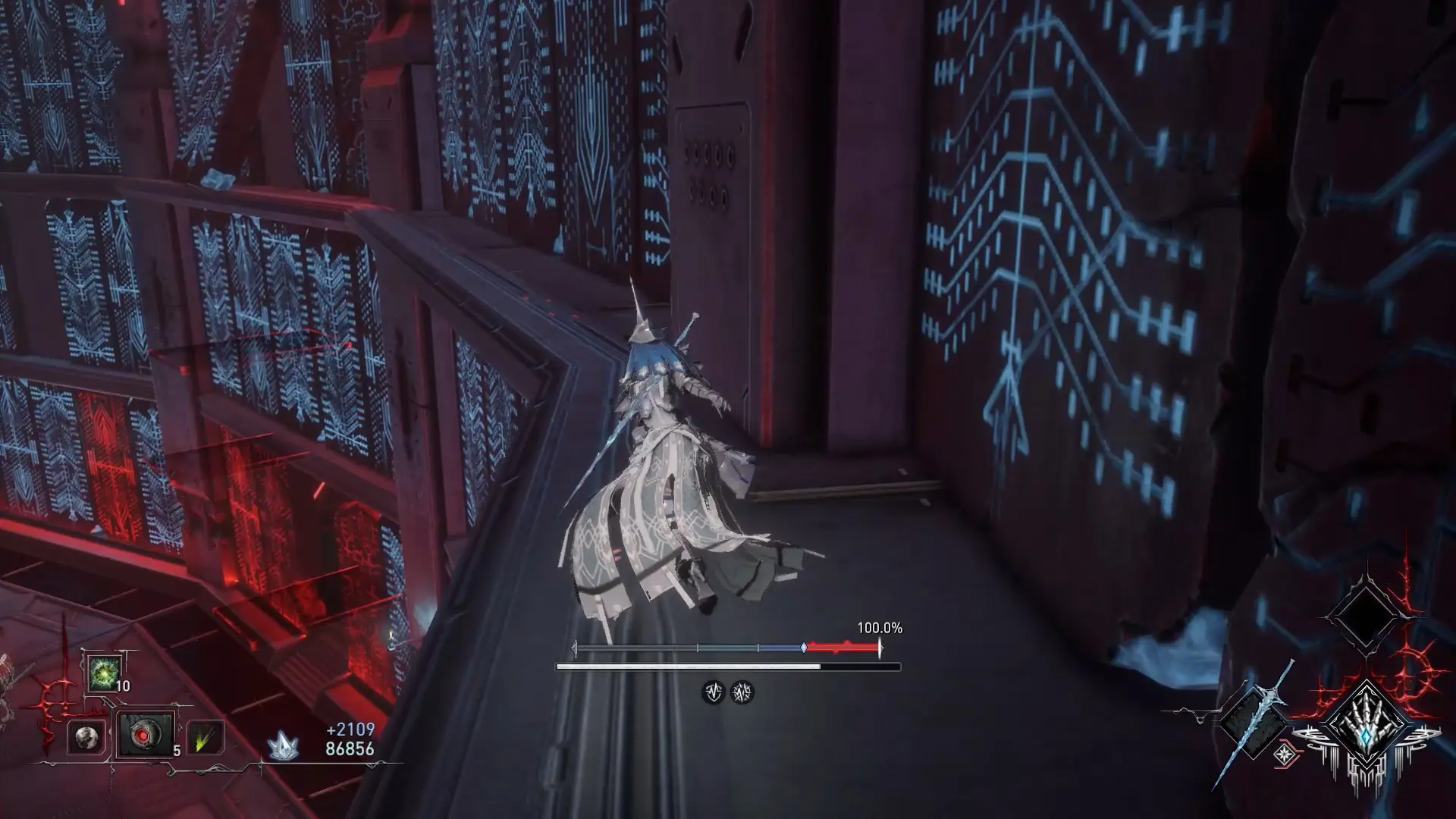This screenshot has height=819, width=1456.
Task: Choose the grey stone sphere item slot
Action: tap(85, 736)
